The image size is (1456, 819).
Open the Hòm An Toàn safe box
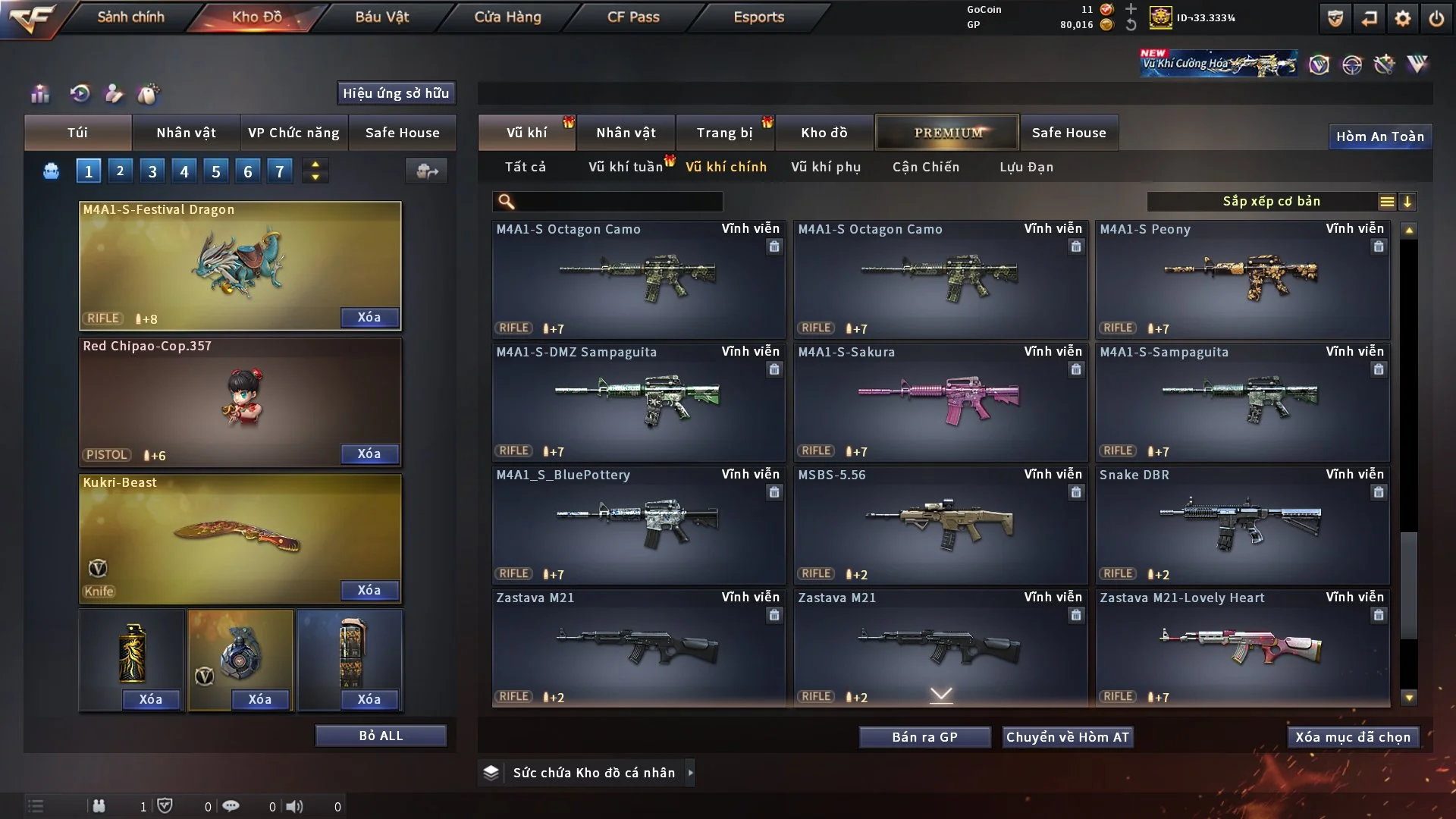[x=1380, y=136]
